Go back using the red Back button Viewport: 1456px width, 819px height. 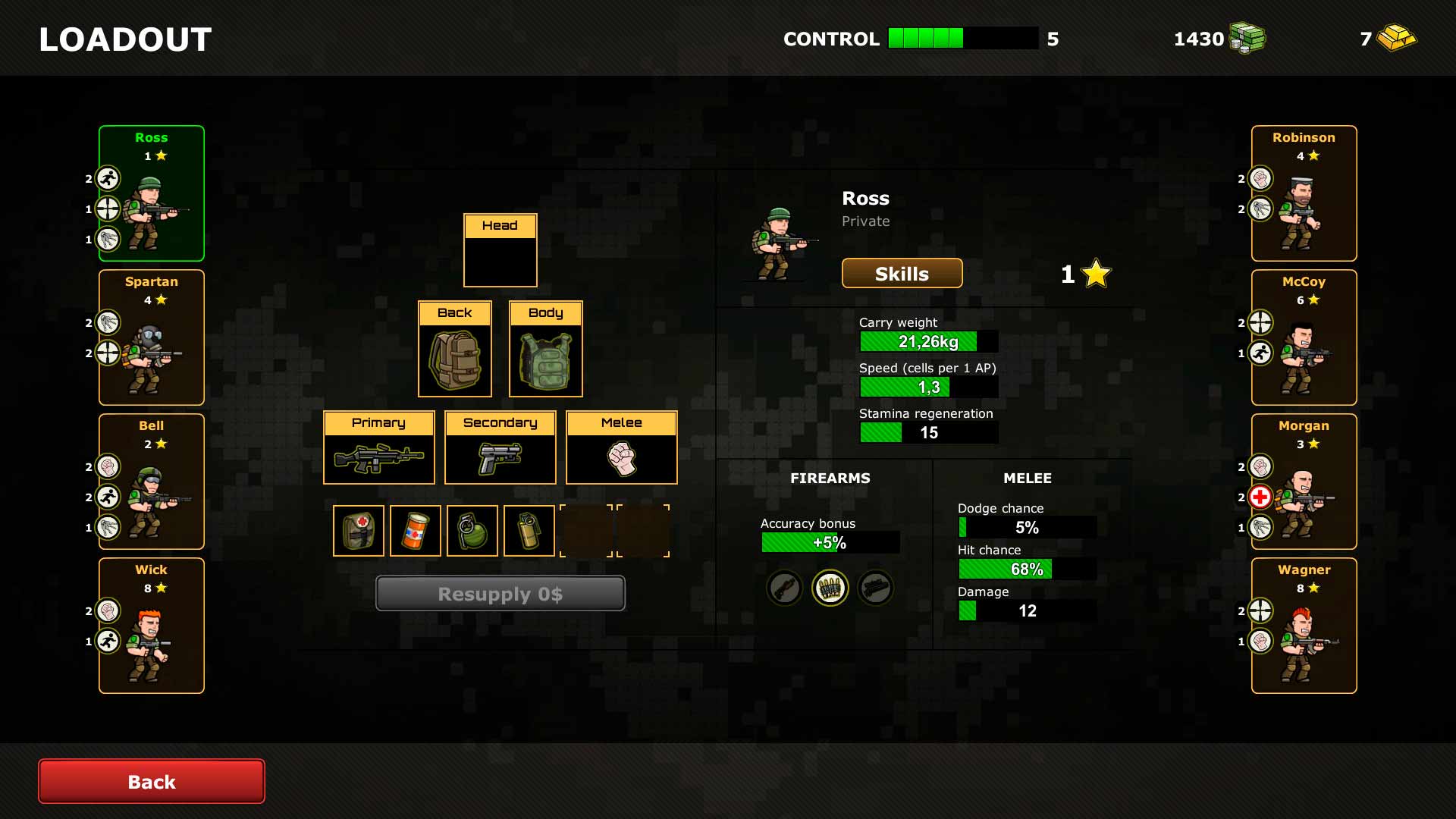click(152, 781)
